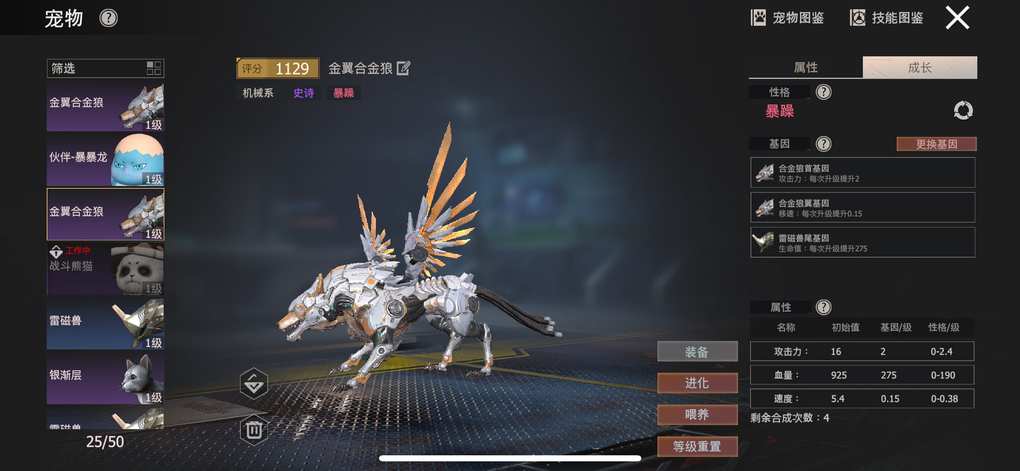Image resolution: width=1020 pixels, height=471 pixels.
Task: Select 等级重置 level reset
Action: [x=697, y=446]
